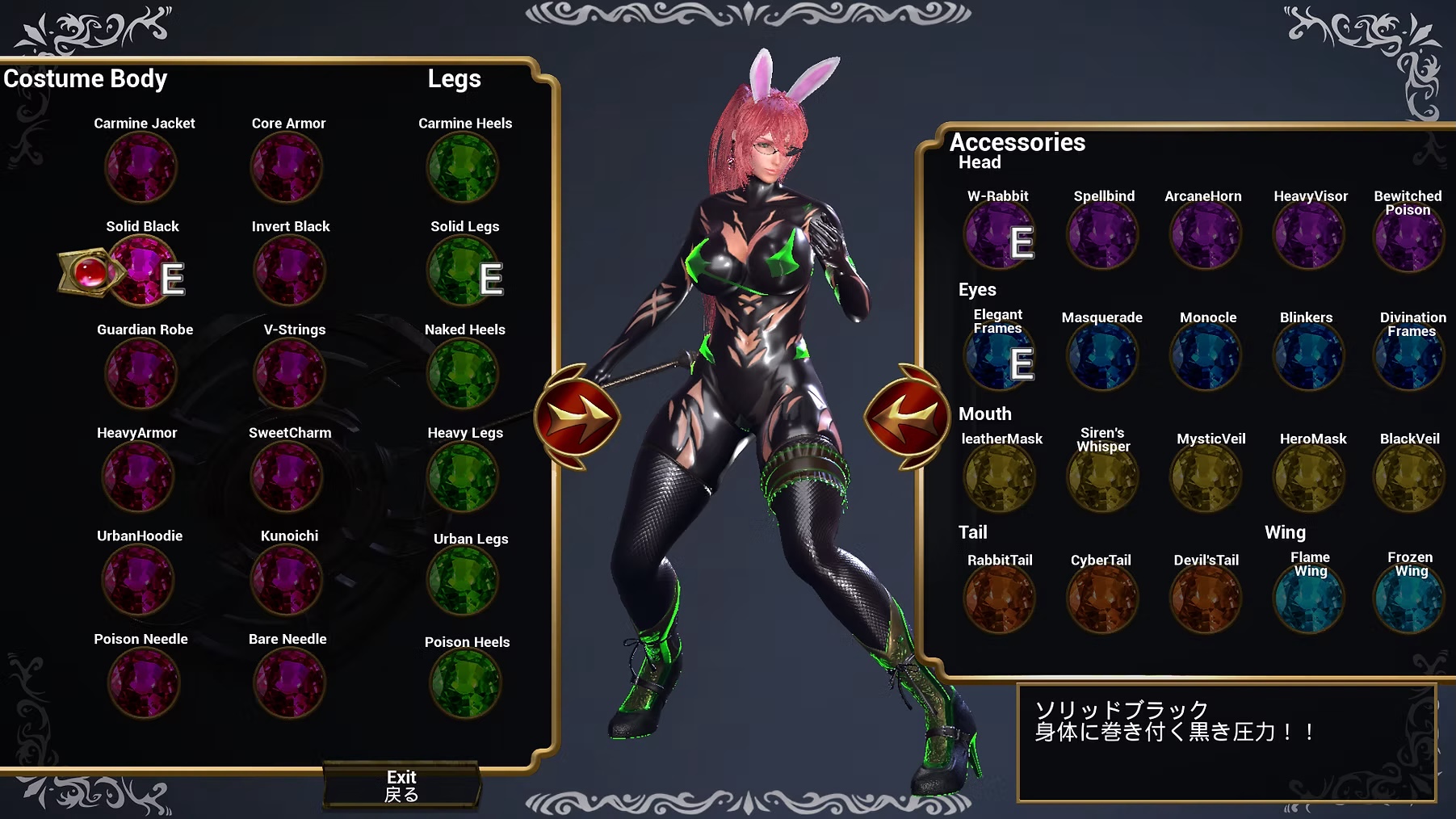Viewport: 1456px width, 819px height.
Task: Select the Carmine Heels leg option
Action: click(x=464, y=167)
